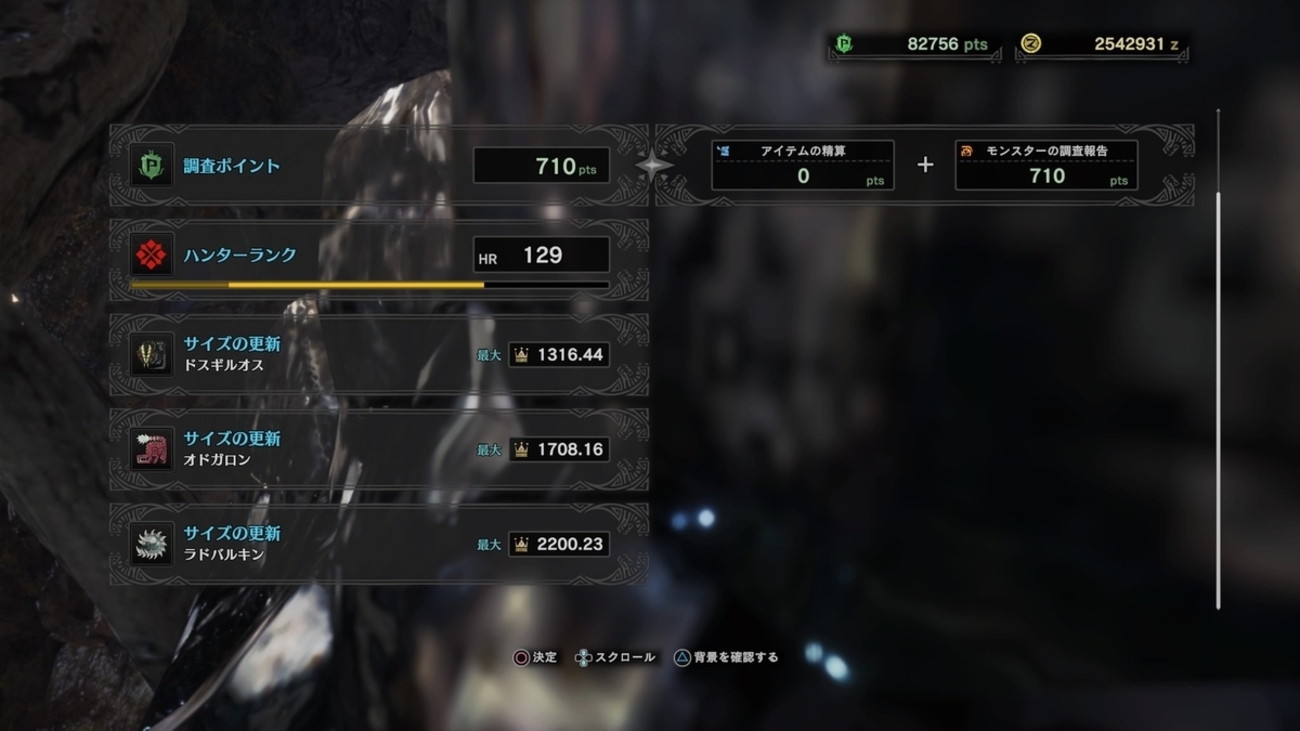Choose the オドガロン size record row
The width and height of the screenshot is (1300, 731).
point(378,449)
